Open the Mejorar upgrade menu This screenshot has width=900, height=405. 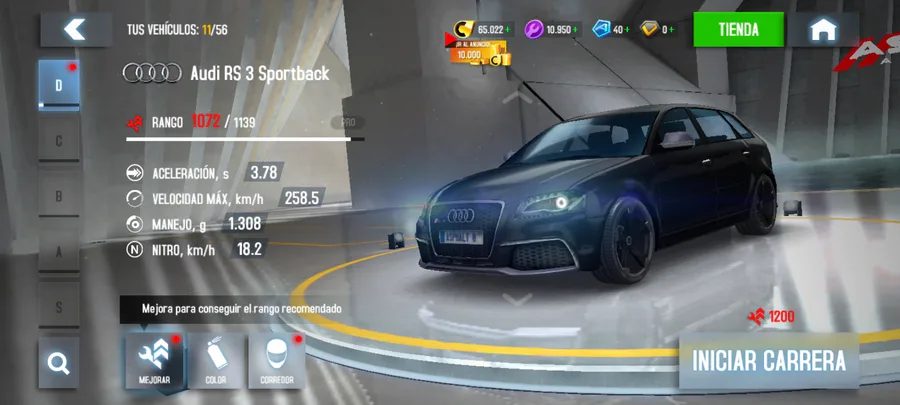point(154,361)
